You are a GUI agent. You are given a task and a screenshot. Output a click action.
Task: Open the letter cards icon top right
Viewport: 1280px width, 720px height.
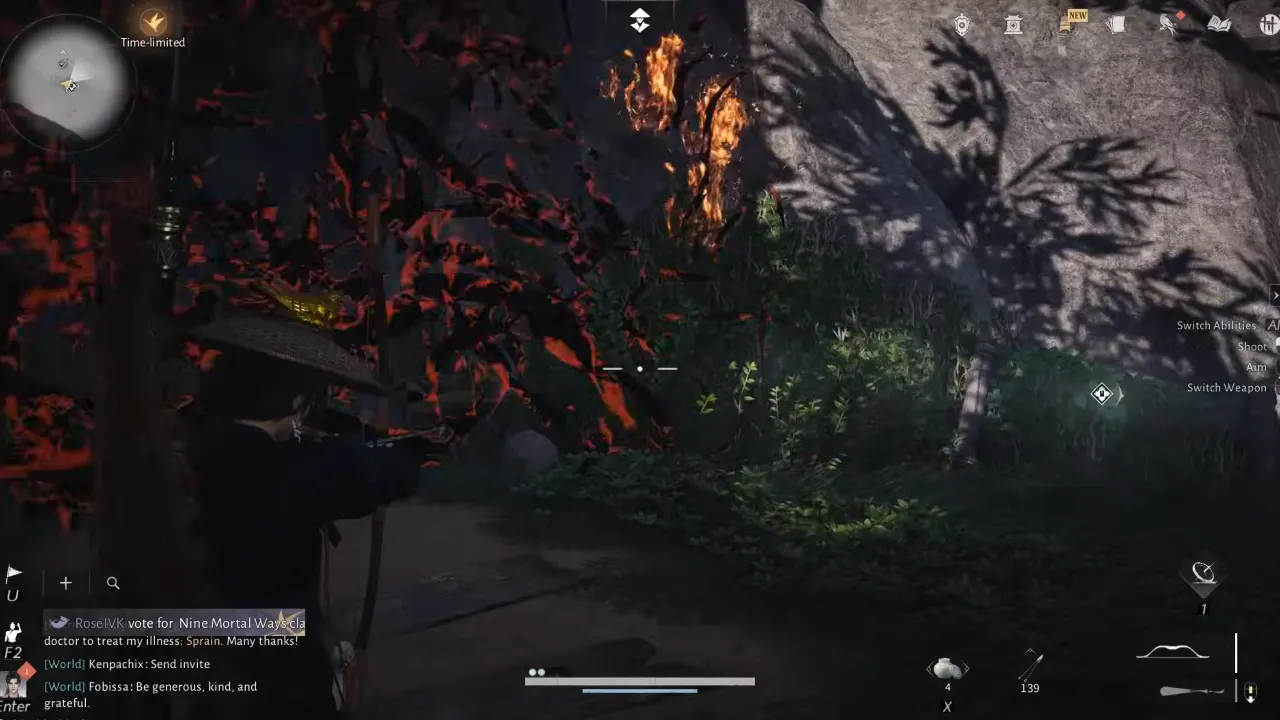tap(1117, 25)
